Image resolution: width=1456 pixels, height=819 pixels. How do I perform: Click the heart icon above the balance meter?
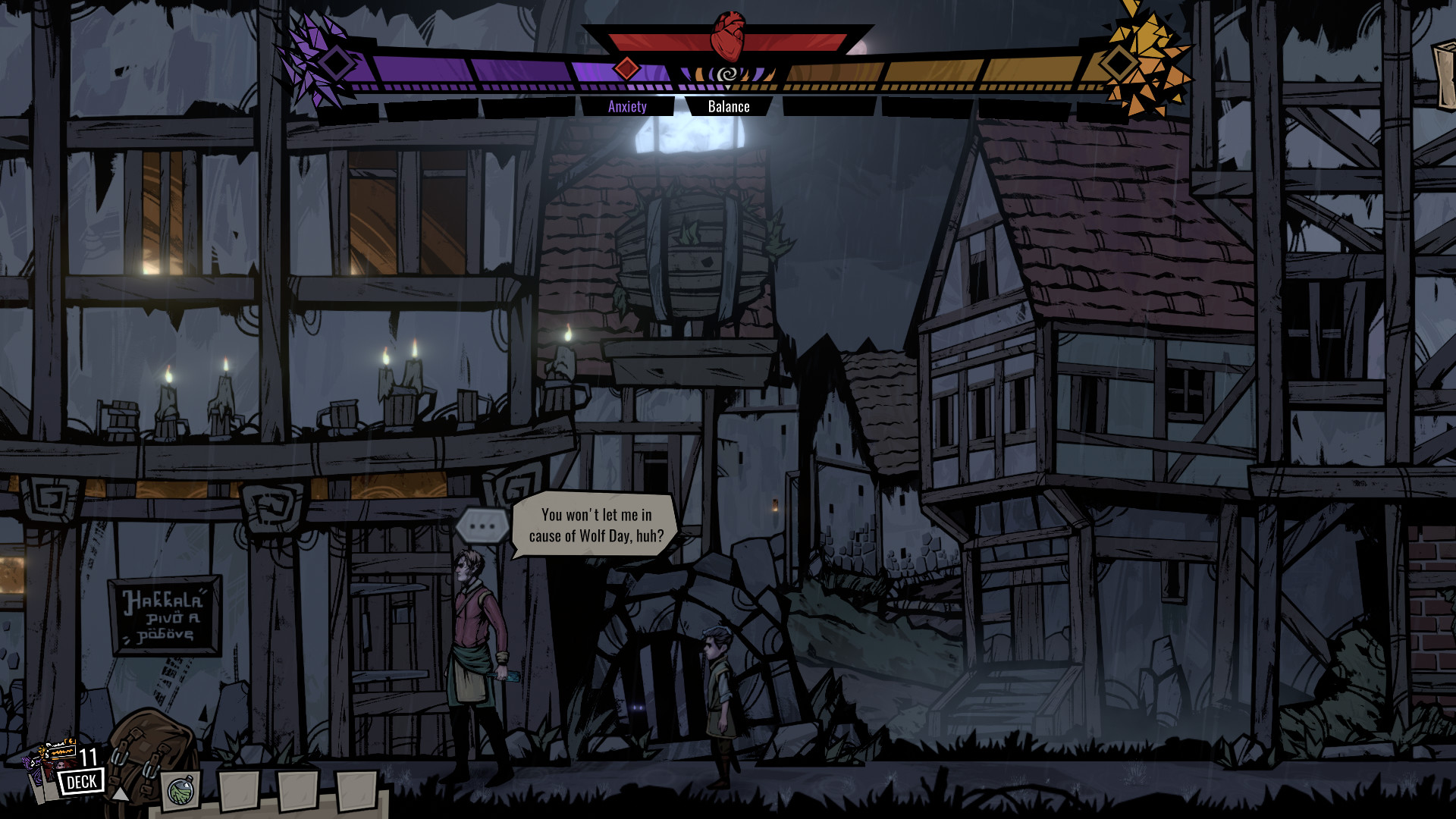[x=728, y=27]
